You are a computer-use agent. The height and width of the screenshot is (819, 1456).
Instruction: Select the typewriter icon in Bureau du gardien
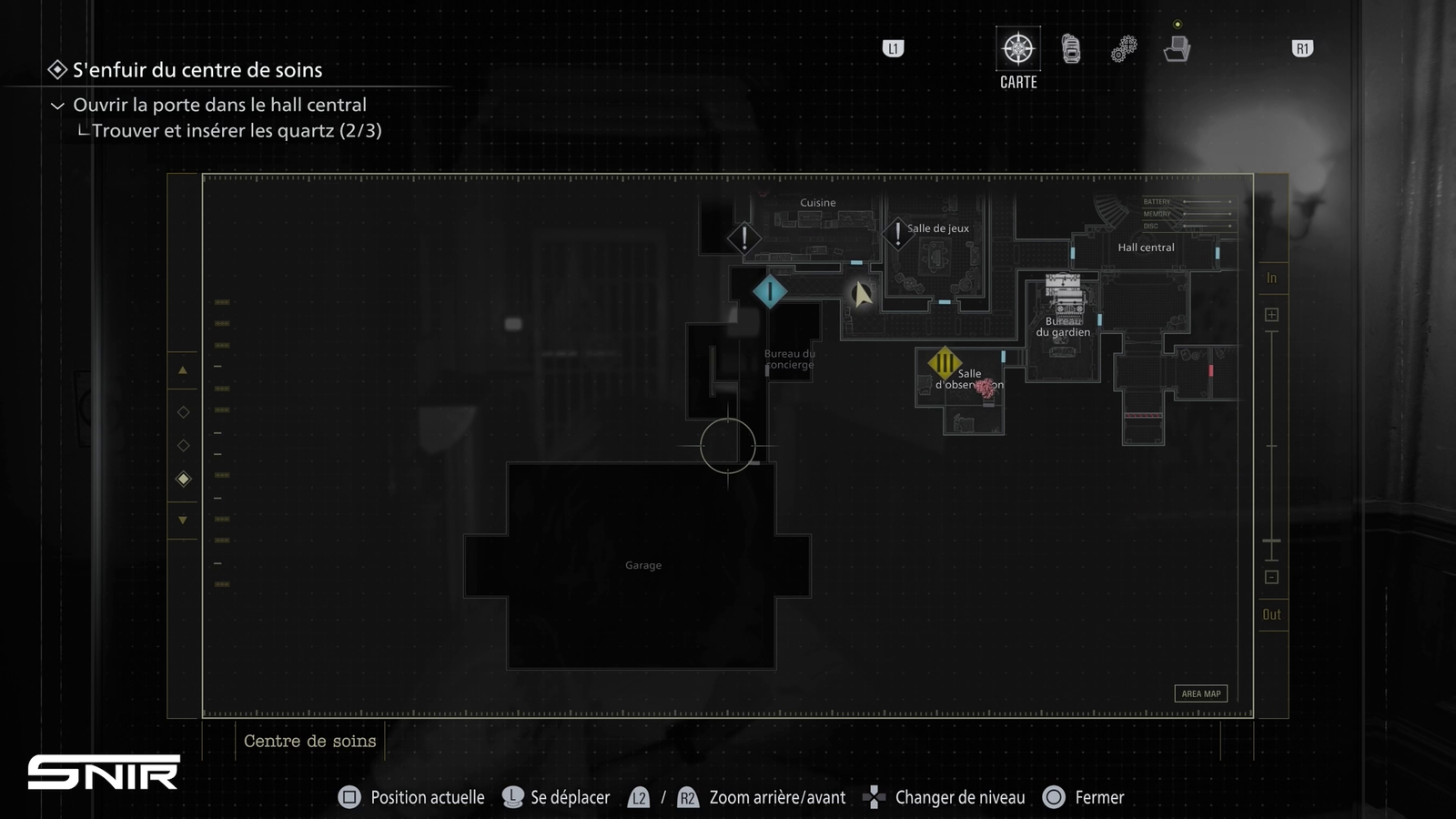coord(1064,294)
